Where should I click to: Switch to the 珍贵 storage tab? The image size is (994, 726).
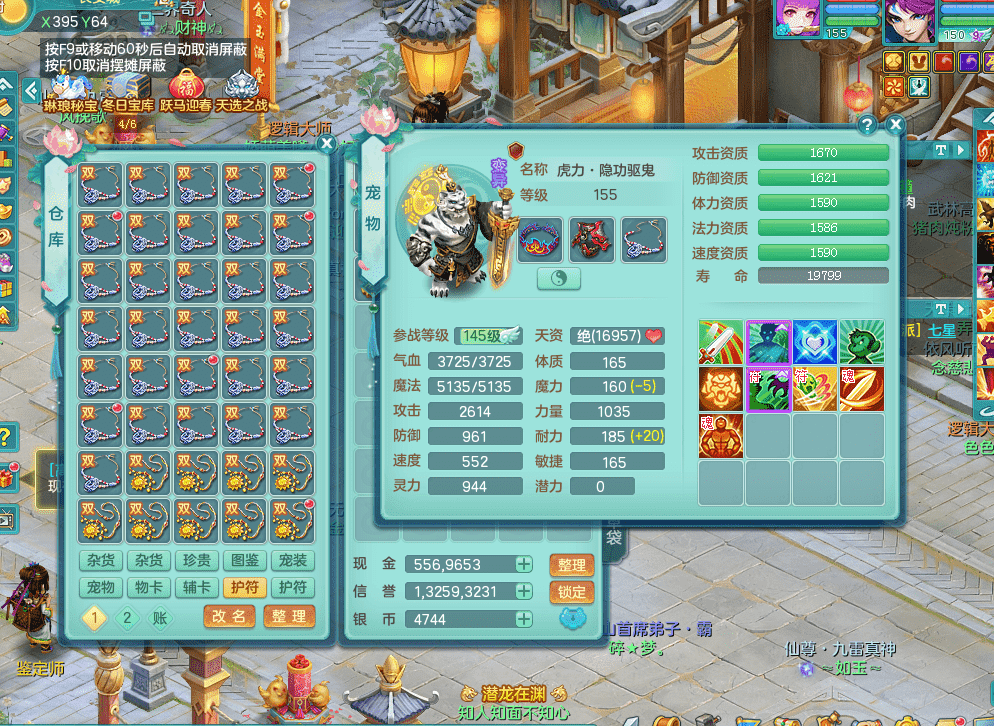197,561
